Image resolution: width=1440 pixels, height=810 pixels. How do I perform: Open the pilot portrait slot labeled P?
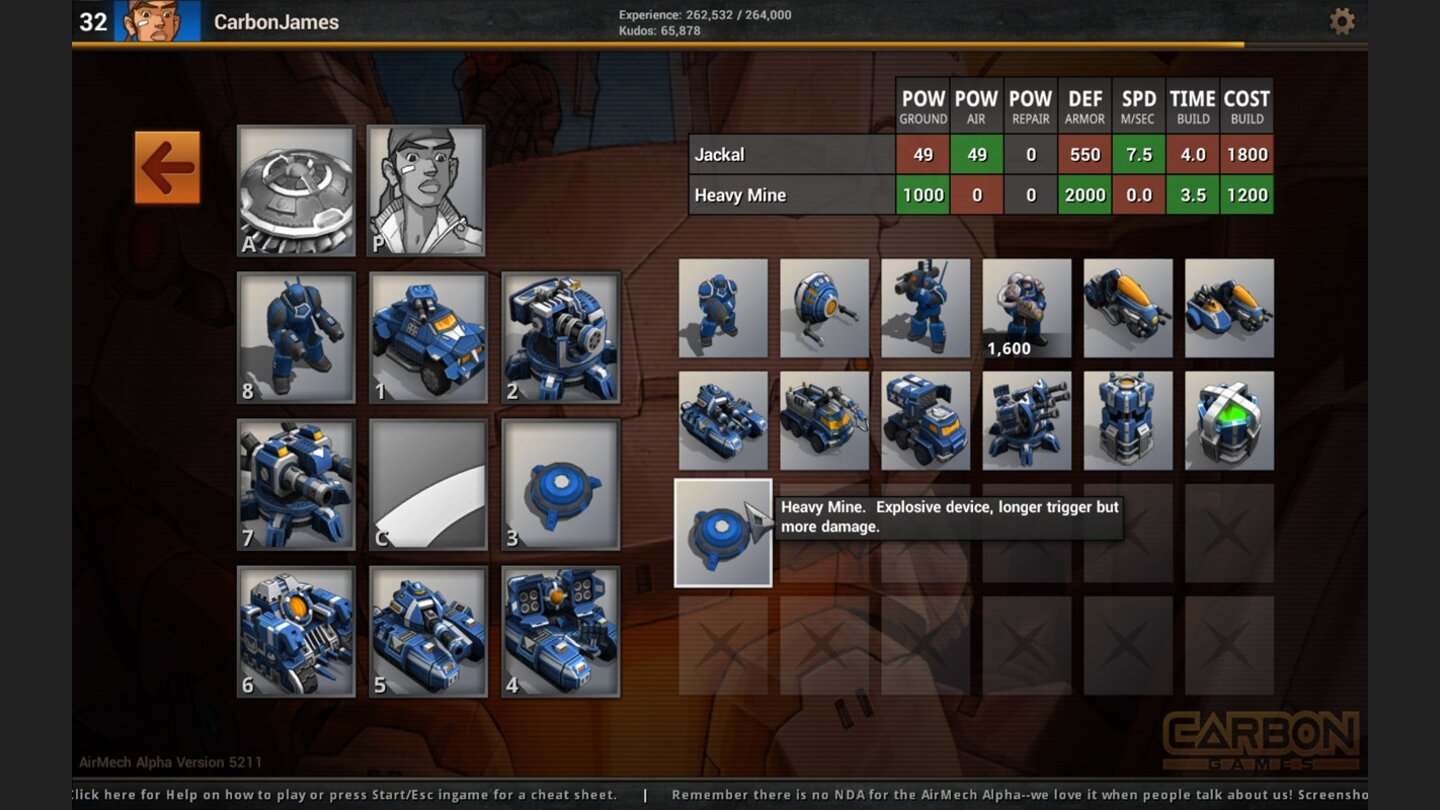coord(427,190)
